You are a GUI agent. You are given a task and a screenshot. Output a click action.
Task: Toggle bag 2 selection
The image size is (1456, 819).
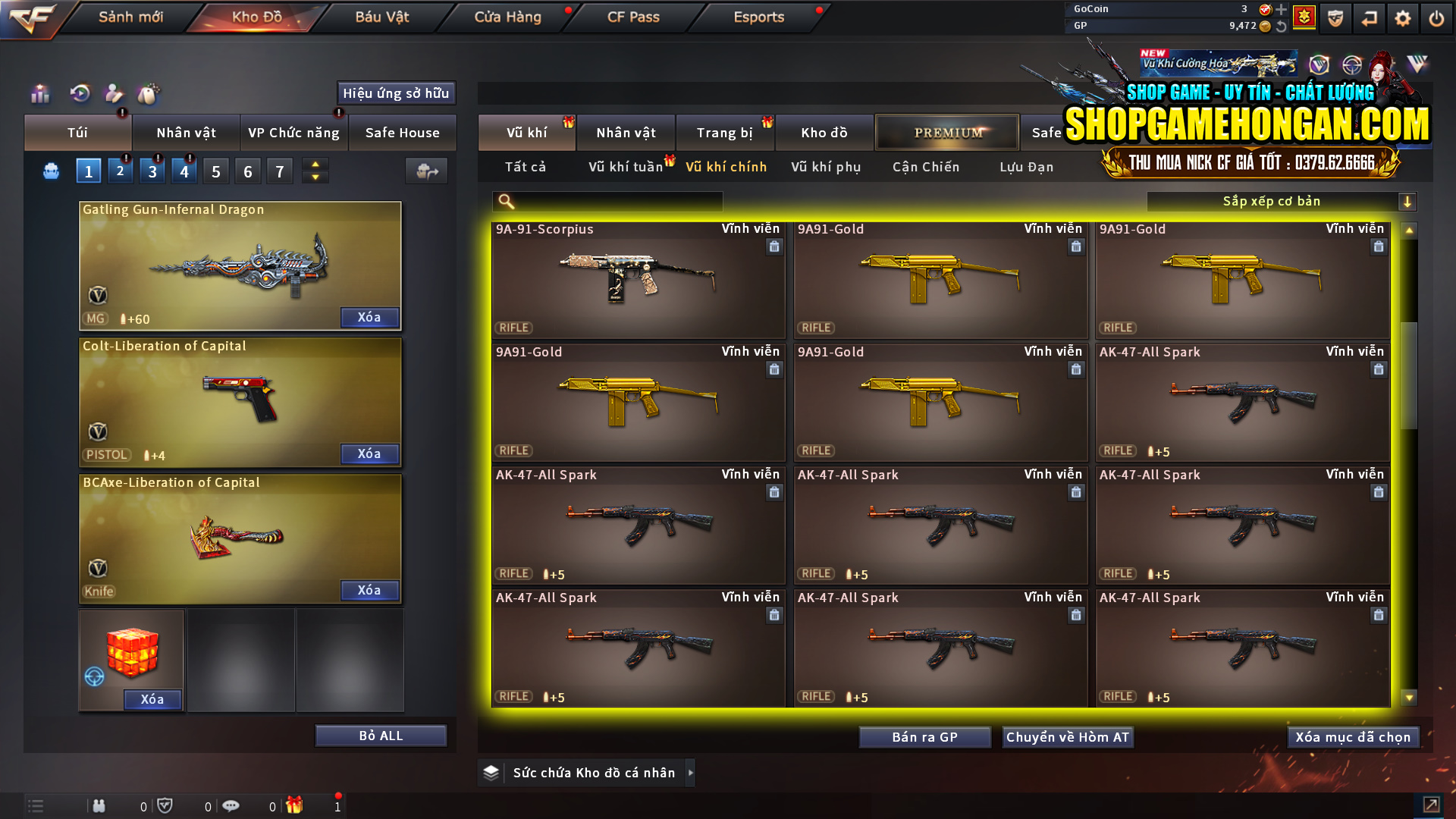pyautogui.click(x=120, y=170)
